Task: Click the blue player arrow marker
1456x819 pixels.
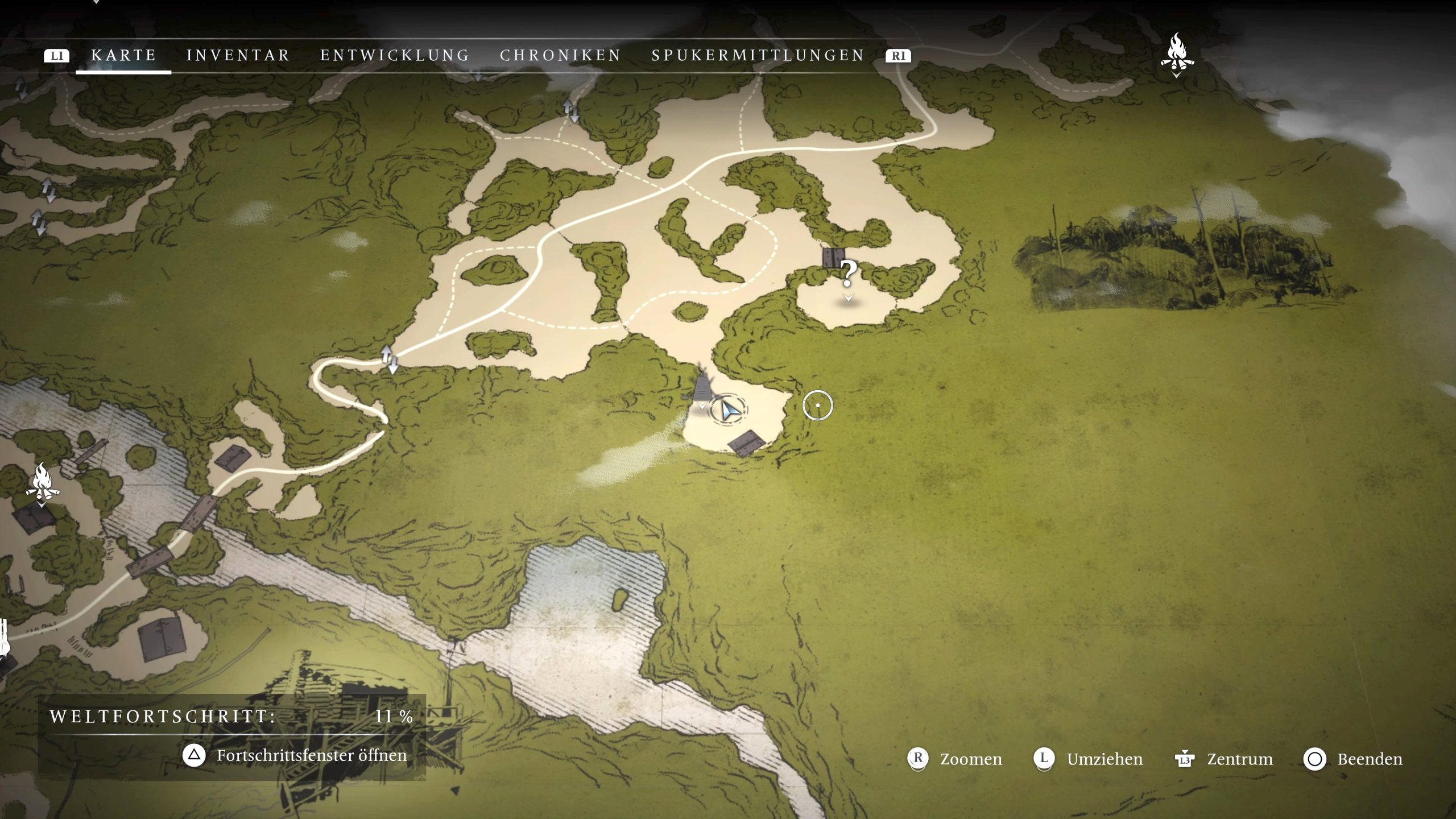Action: pos(729,409)
